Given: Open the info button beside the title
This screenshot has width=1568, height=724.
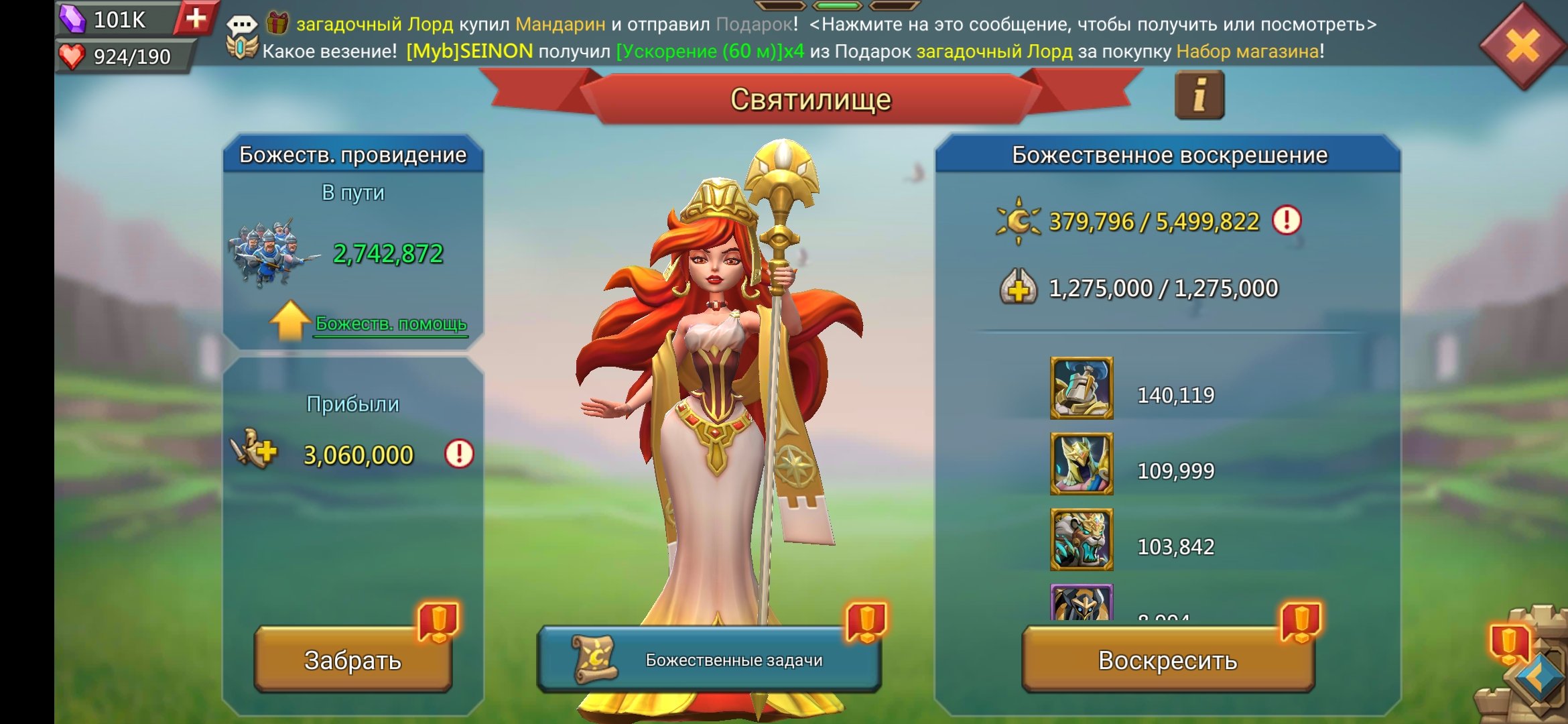Looking at the screenshot, I should 1199,96.
